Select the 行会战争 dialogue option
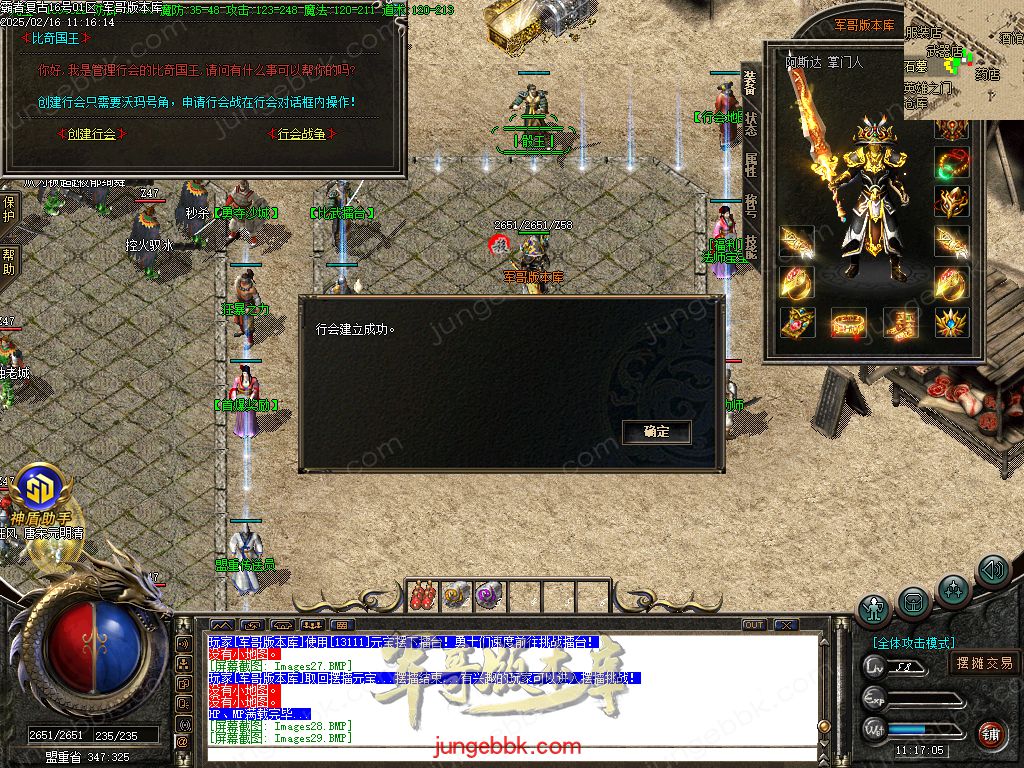Screen dimensions: 1024x768 pyautogui.click(x=301, y=134)
